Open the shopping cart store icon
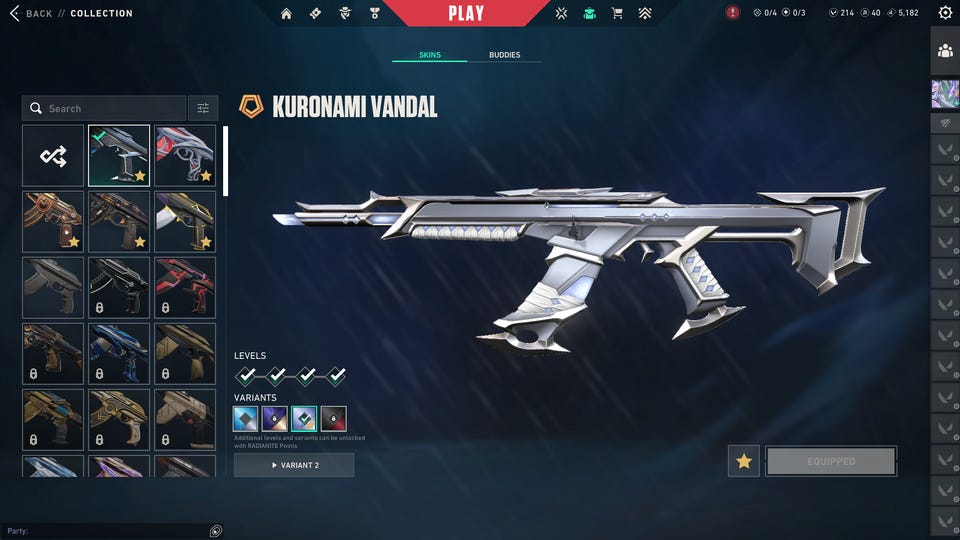 pos(617,13)
